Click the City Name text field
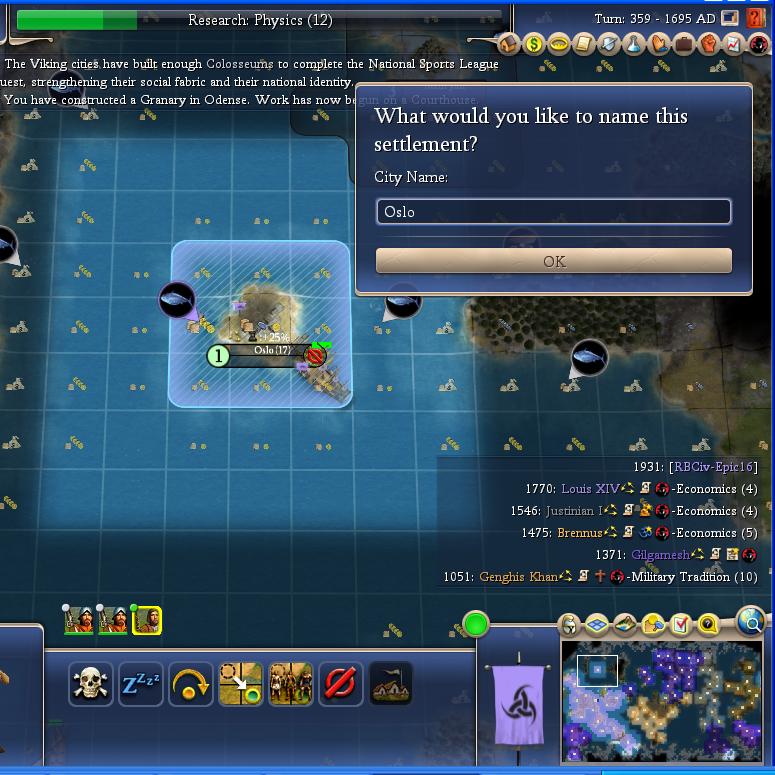Viewport: 775px width, 775px height. pyautogui.click(x=553, y=212)
